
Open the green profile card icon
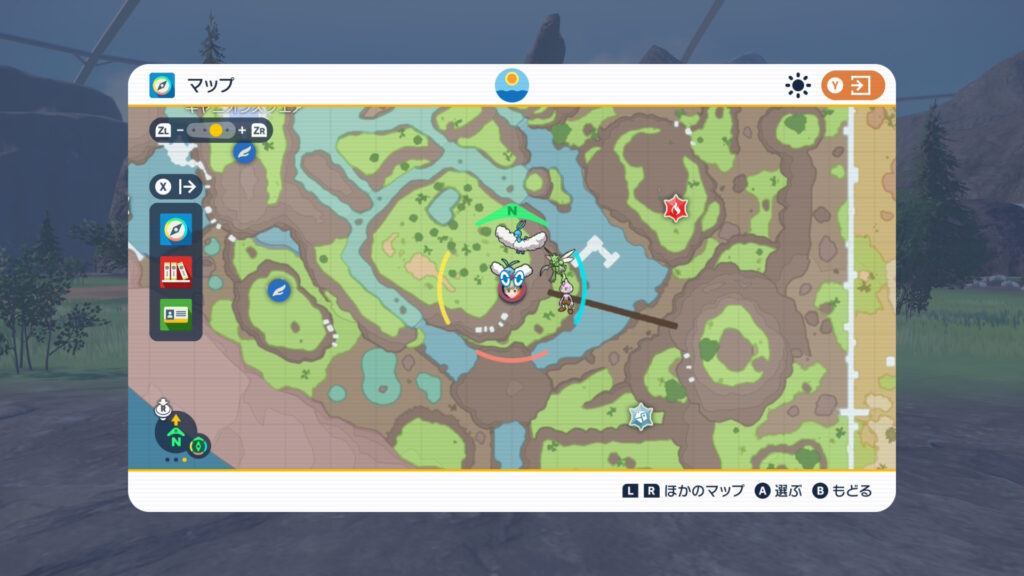[176, 313]
